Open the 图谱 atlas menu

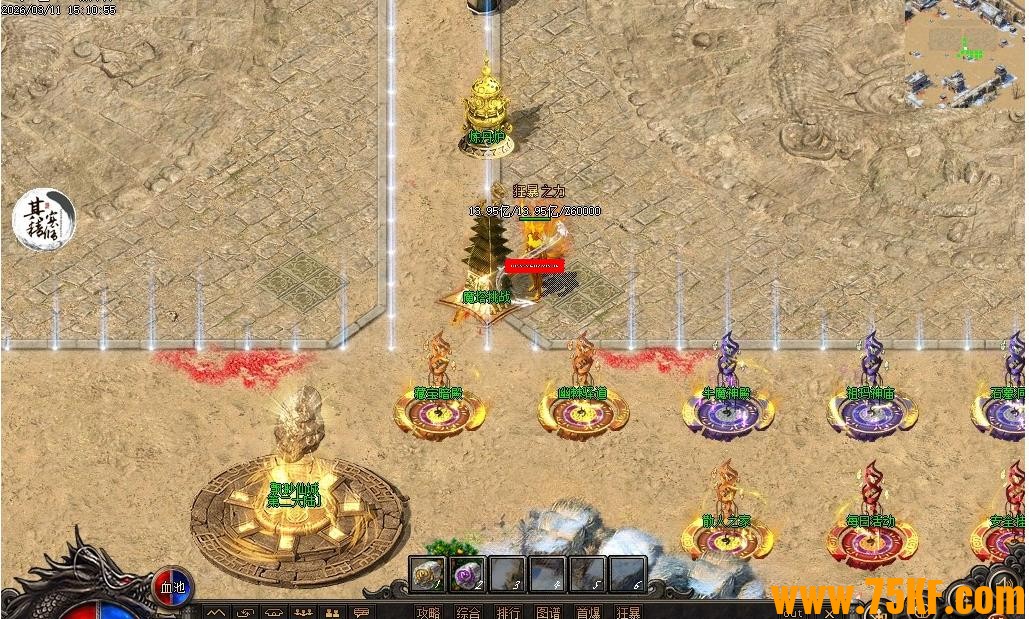[548, 612]
